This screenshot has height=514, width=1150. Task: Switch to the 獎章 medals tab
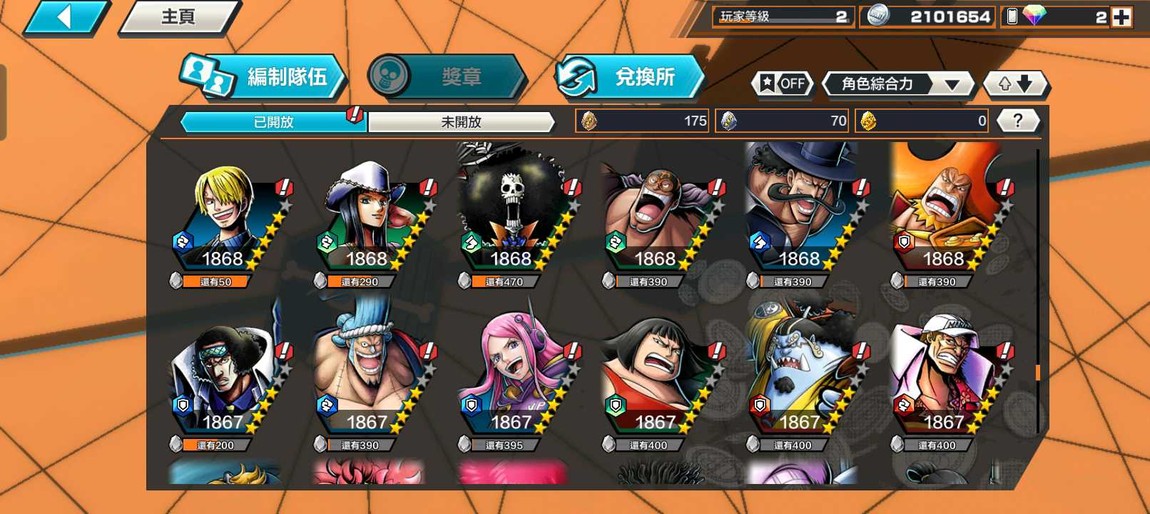(446, 77)
